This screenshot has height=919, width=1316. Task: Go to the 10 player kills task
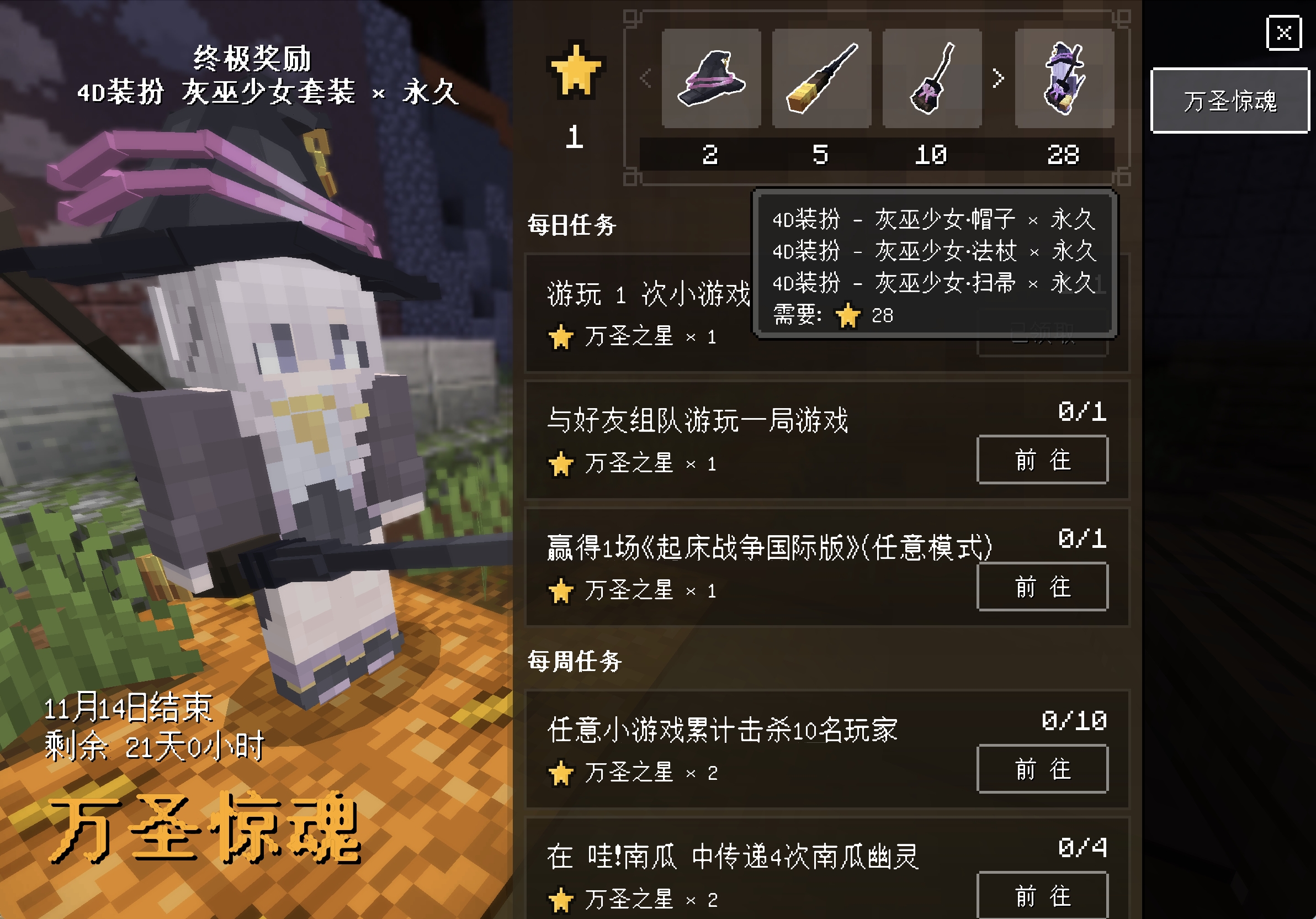pyautogui.click(x=1042, y=769)
